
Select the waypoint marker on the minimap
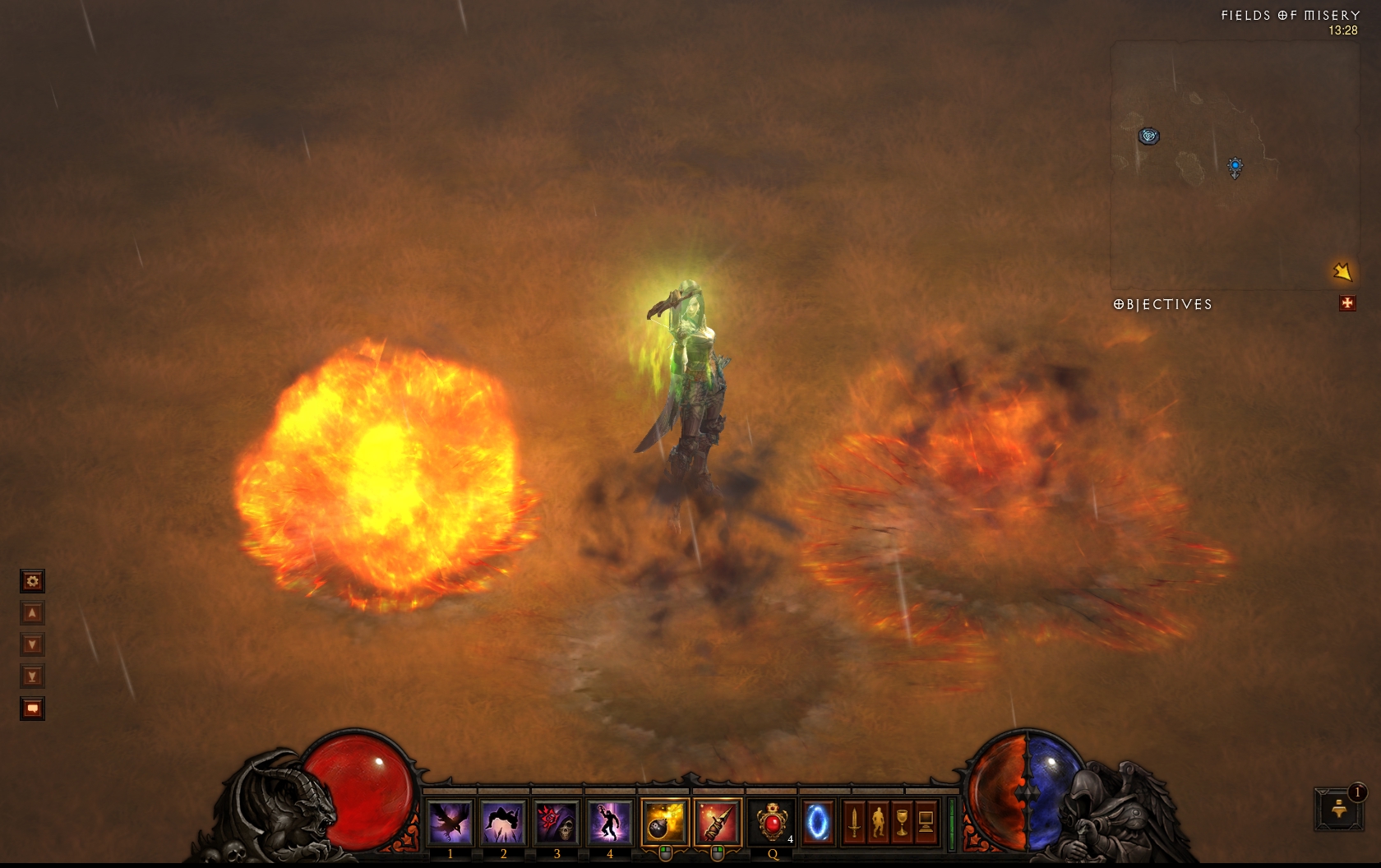1148,136
